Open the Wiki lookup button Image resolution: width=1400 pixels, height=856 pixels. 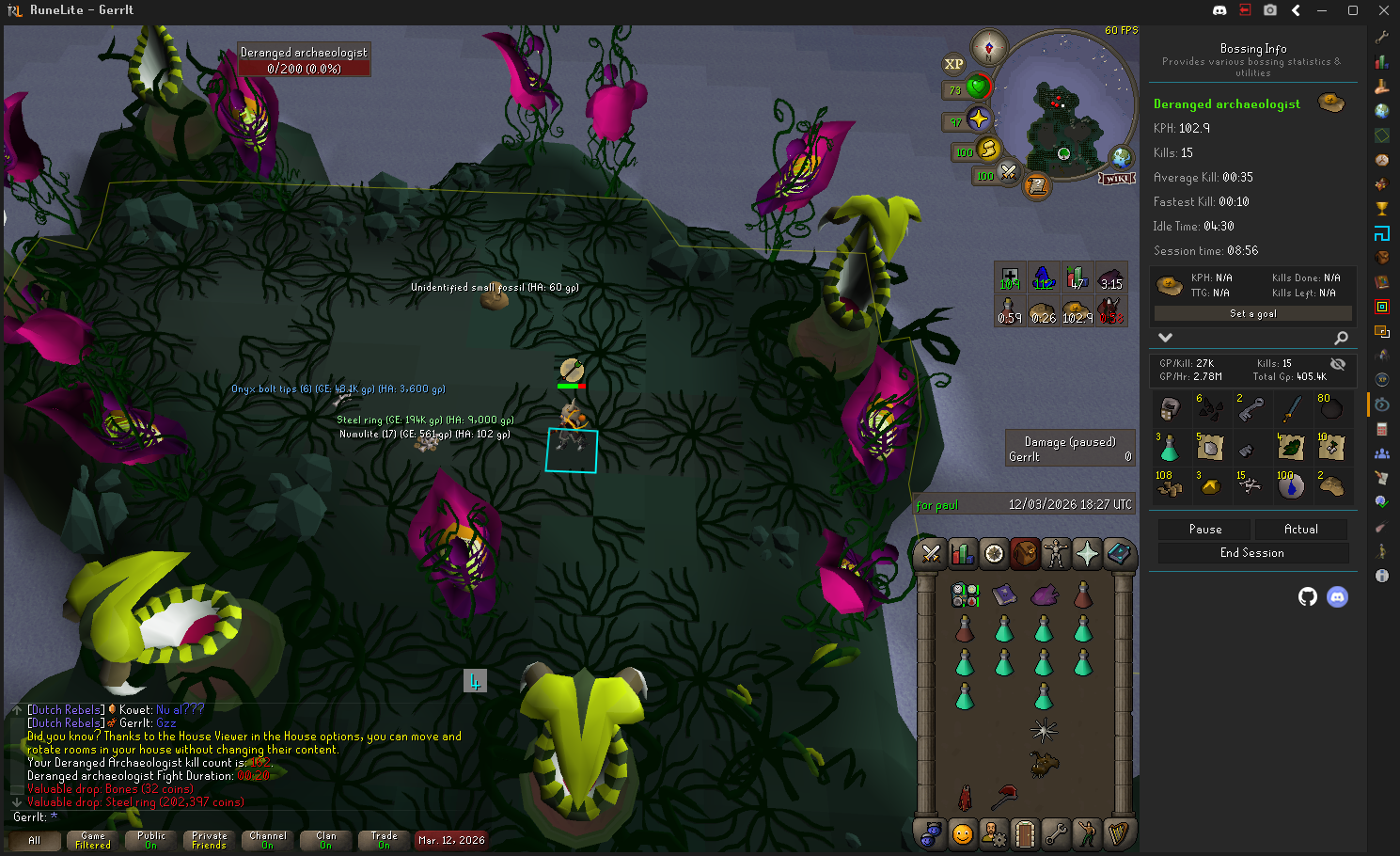[1117, 178]
